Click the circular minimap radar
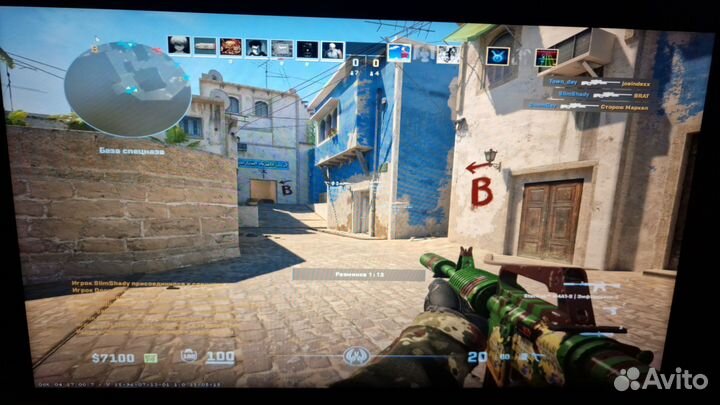 click(127, 87)
